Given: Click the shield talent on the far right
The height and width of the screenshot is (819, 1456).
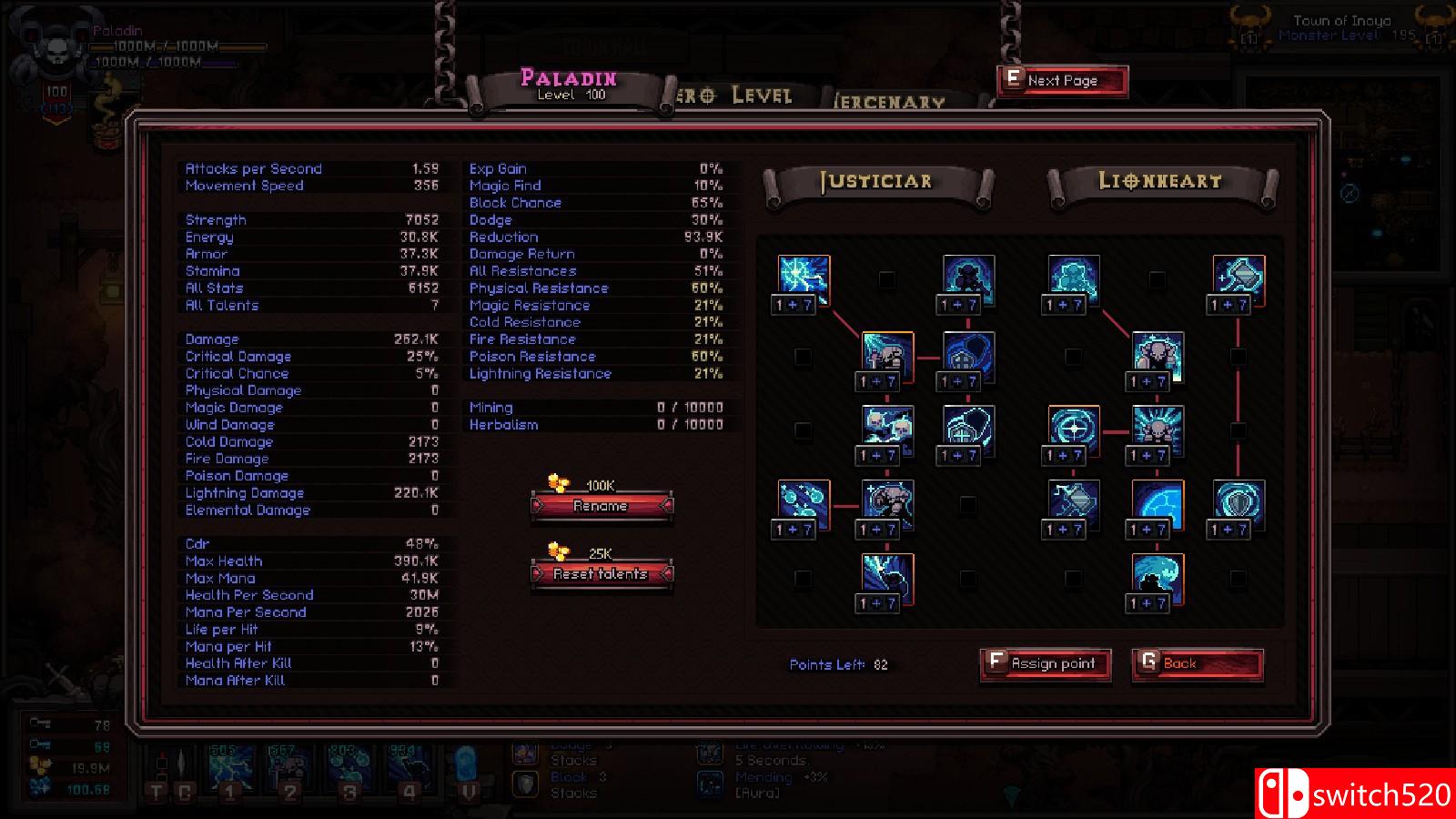Looking at the screenshot, I should coord(1236,503).
